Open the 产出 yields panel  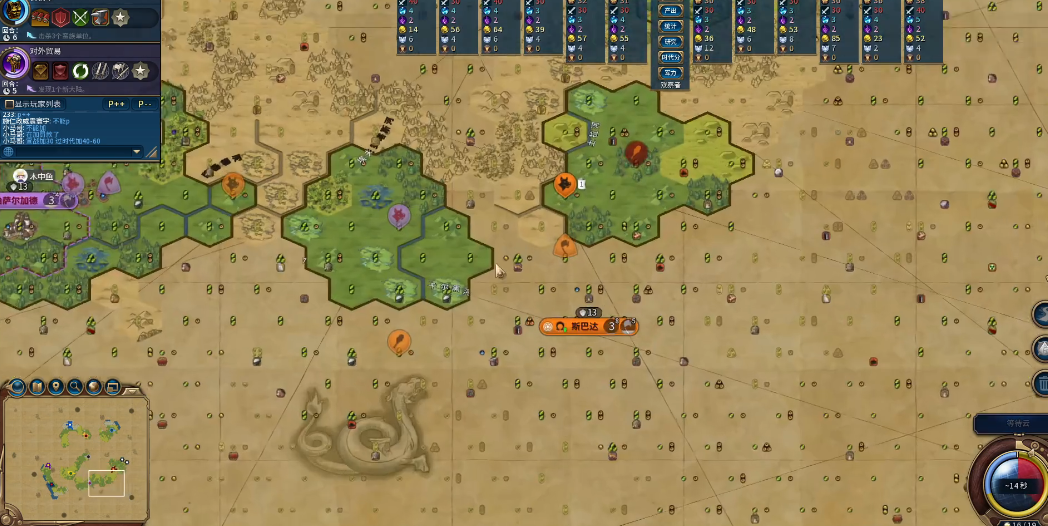pyautogui.click(x=670, y=10)
